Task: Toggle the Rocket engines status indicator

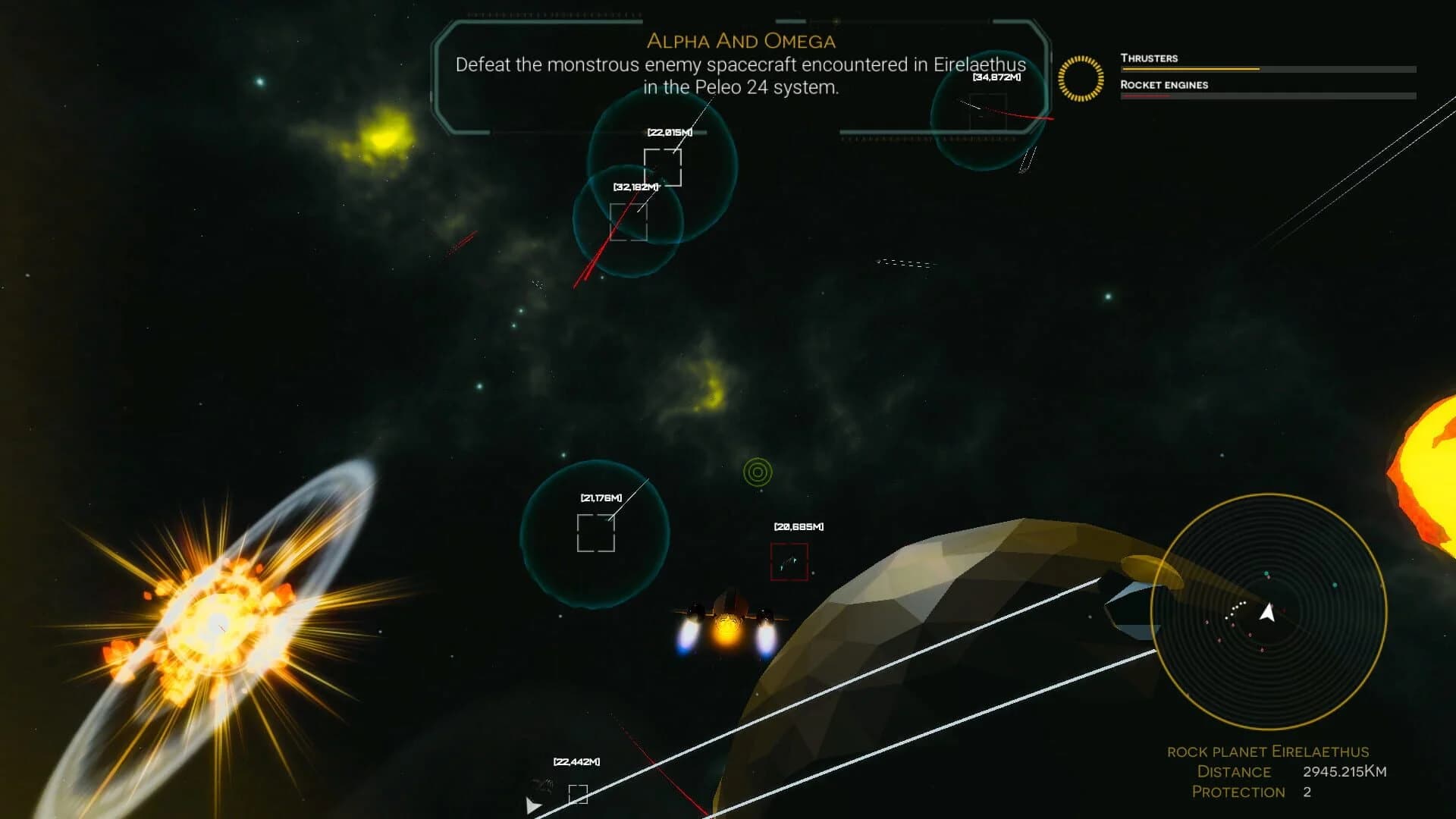Action: pyautogui.click(x=1163, y=86)
